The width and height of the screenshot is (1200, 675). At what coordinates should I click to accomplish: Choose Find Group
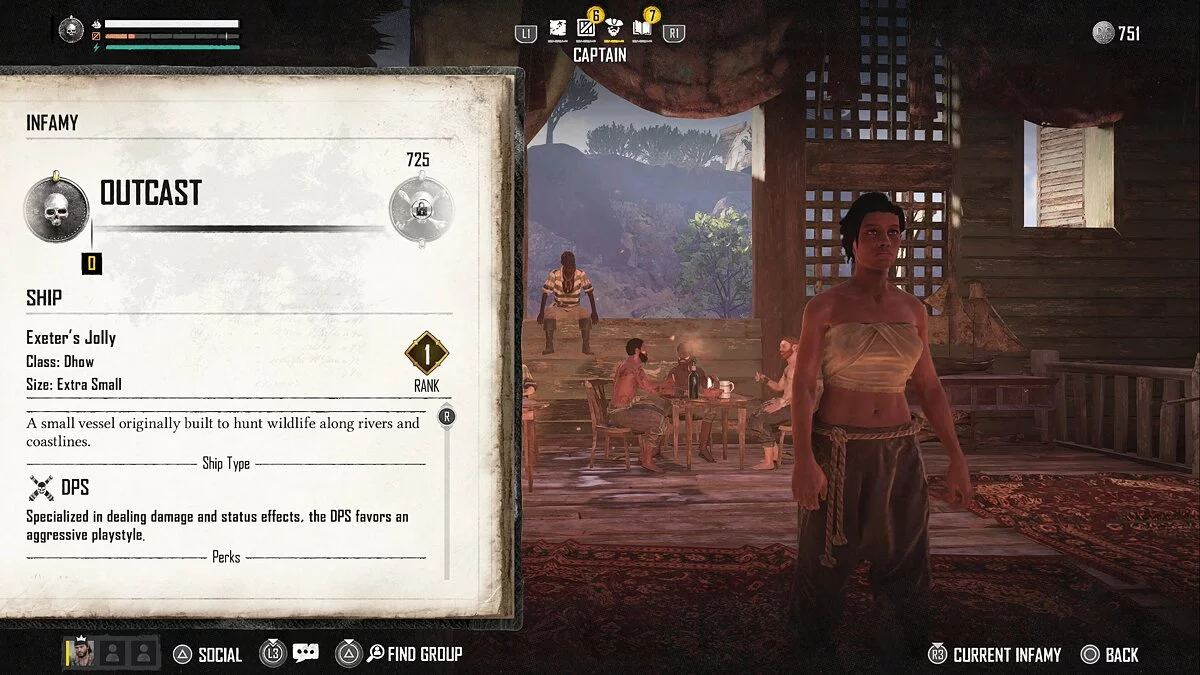[412, 655]
